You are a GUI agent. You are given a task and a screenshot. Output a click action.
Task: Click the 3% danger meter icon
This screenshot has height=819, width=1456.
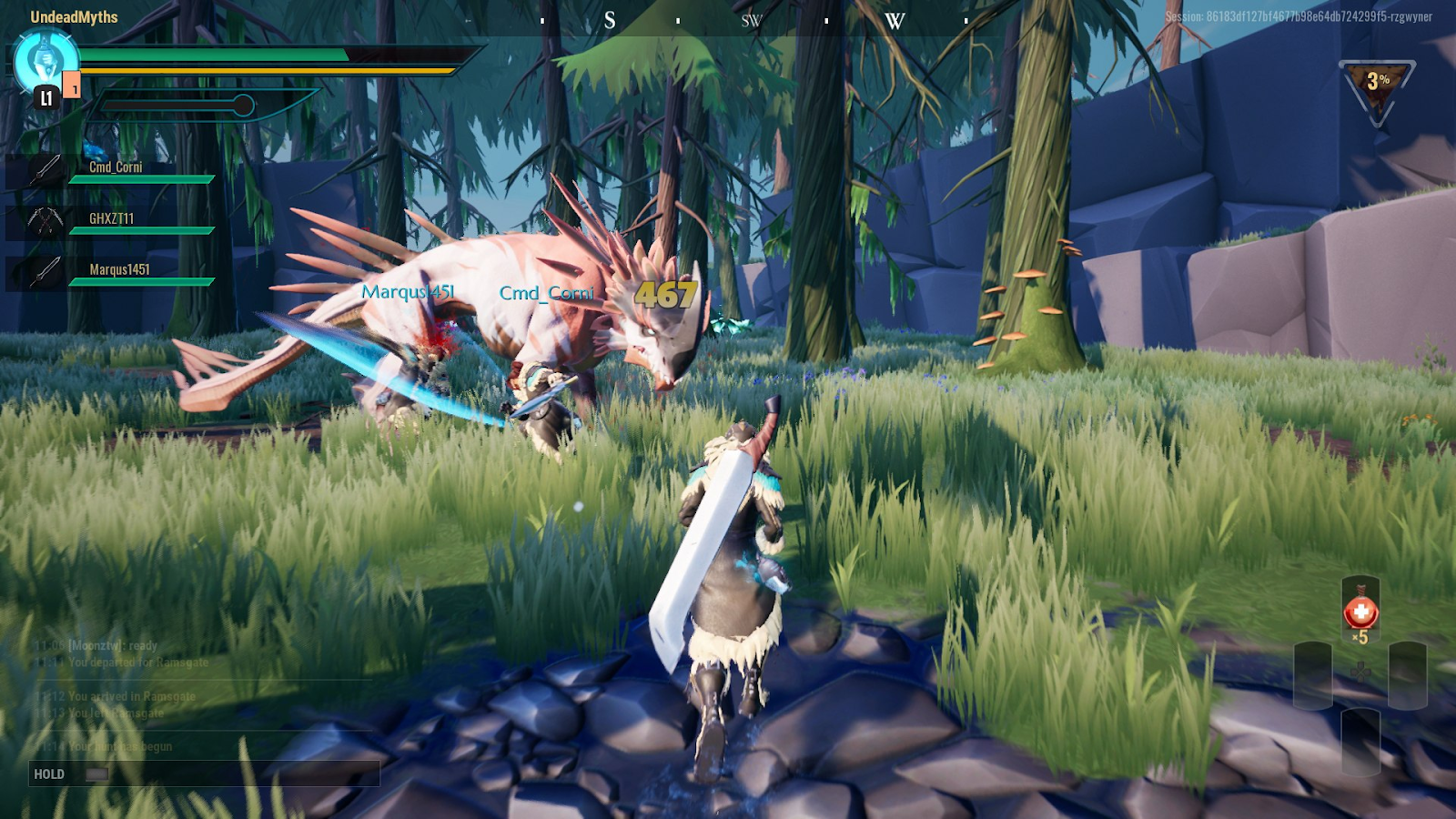[1378, 88]
